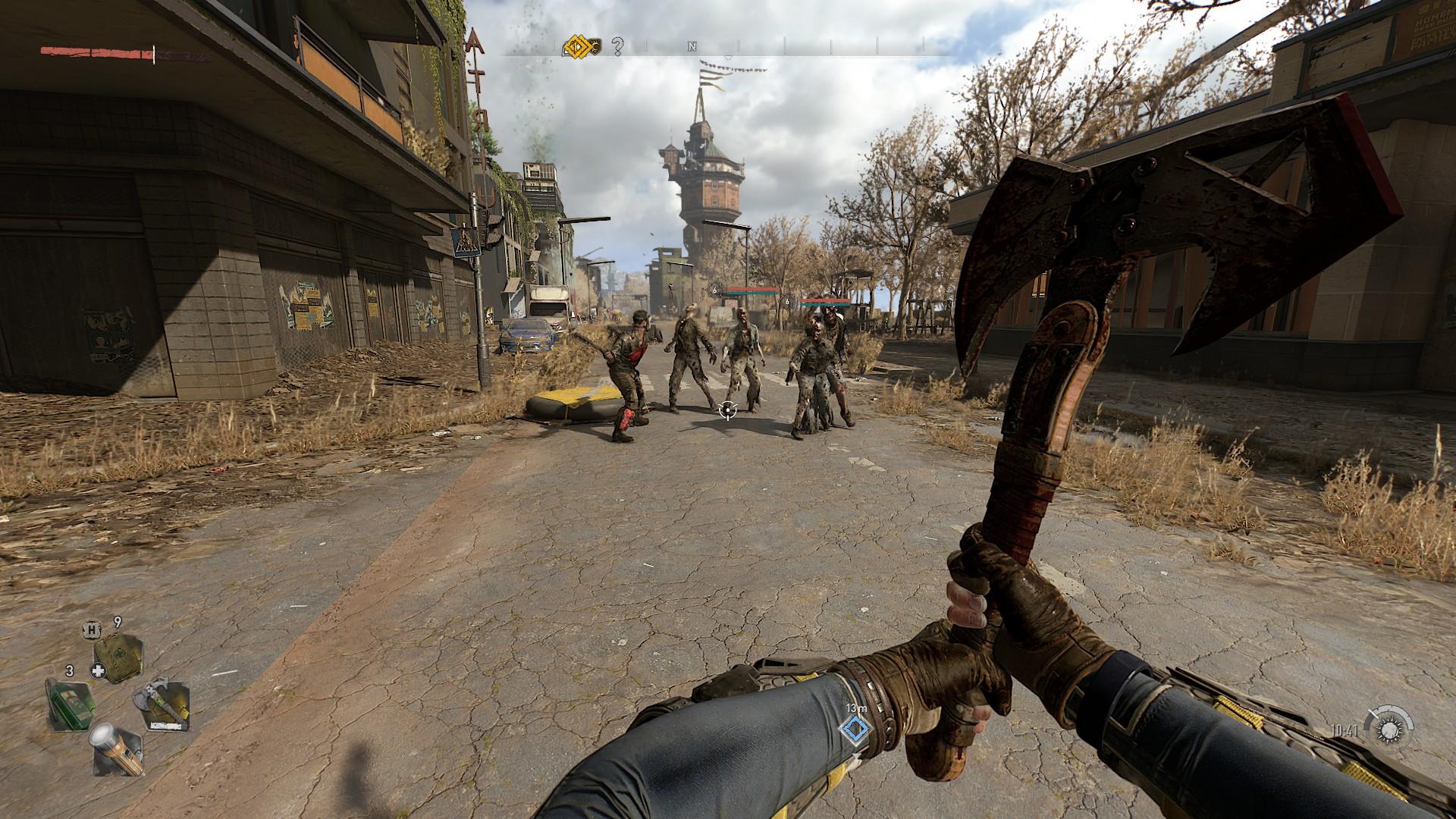Select the blue diamond waypoint marker
The width and height of the screenshot is (1456, 819).
pyautogui.click(x=855, y=730)
